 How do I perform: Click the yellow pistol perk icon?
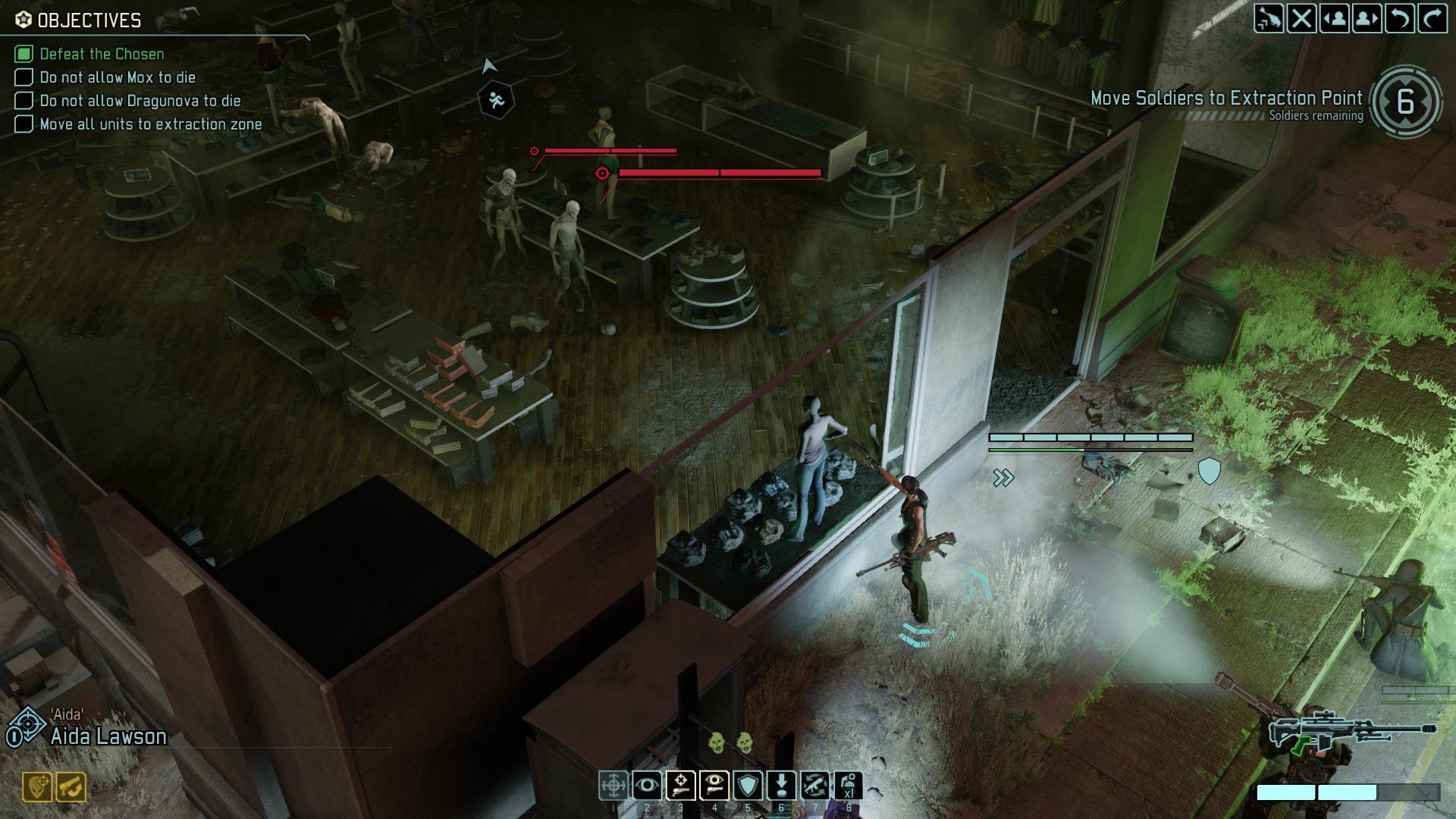[71, 787]
